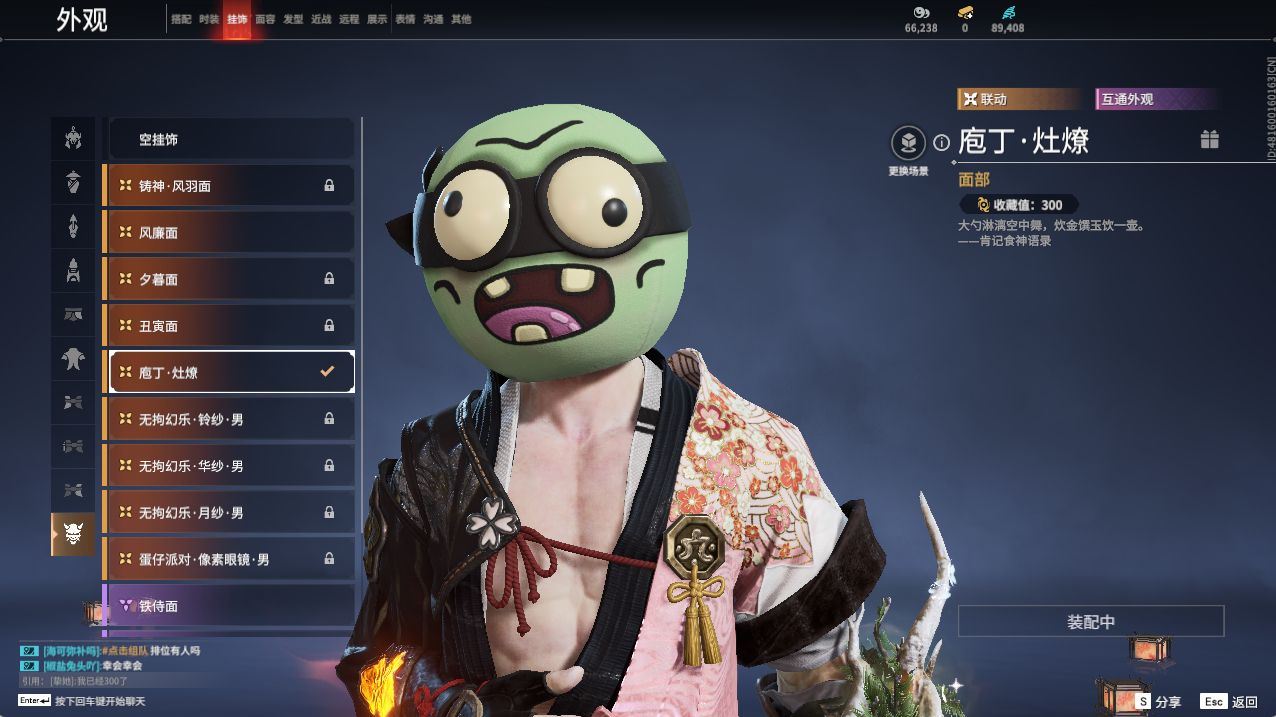The image size is (1276, 717).
Task: Show the info icon beside the item name
Action: [x=941, y=143]
